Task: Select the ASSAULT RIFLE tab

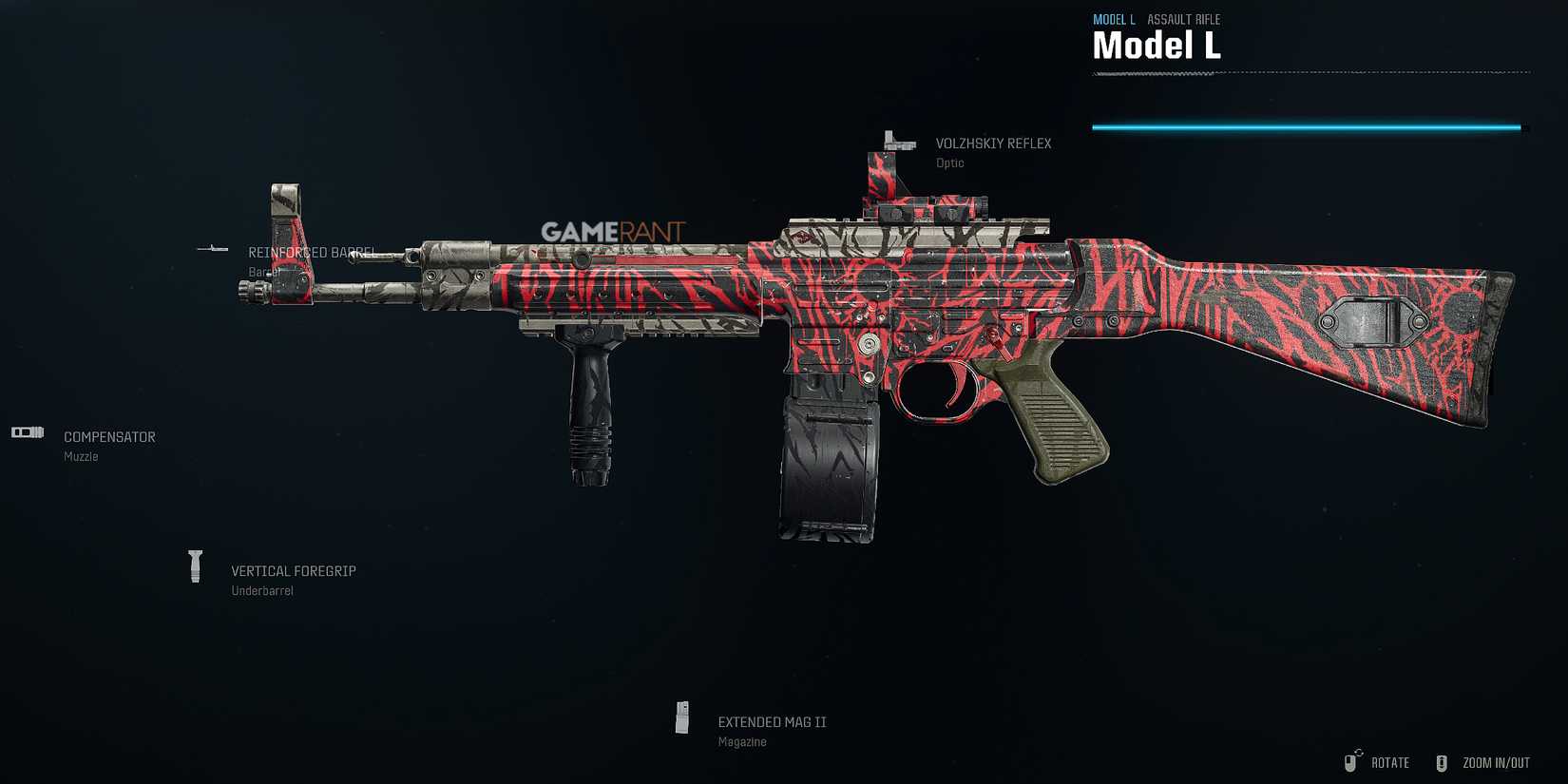Action: pos(1184,19)
